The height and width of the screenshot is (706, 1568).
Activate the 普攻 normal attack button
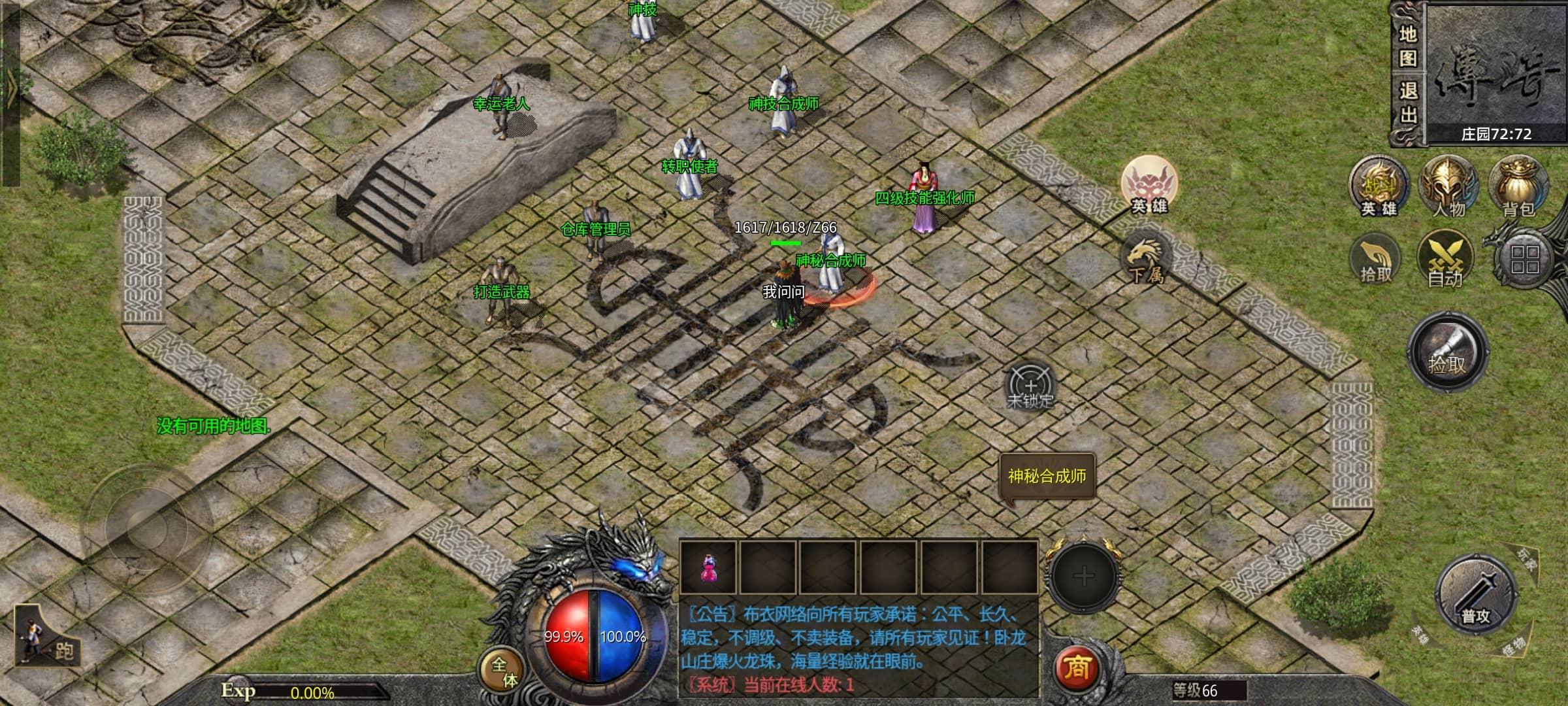tap(1475, 596)
